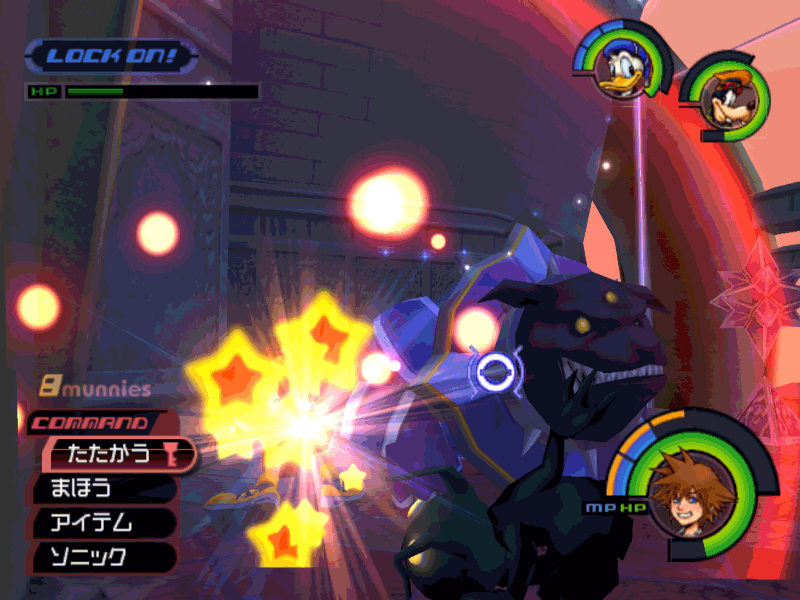Select the たたかう attack command
800x600 pixels.
click(110, 455)
